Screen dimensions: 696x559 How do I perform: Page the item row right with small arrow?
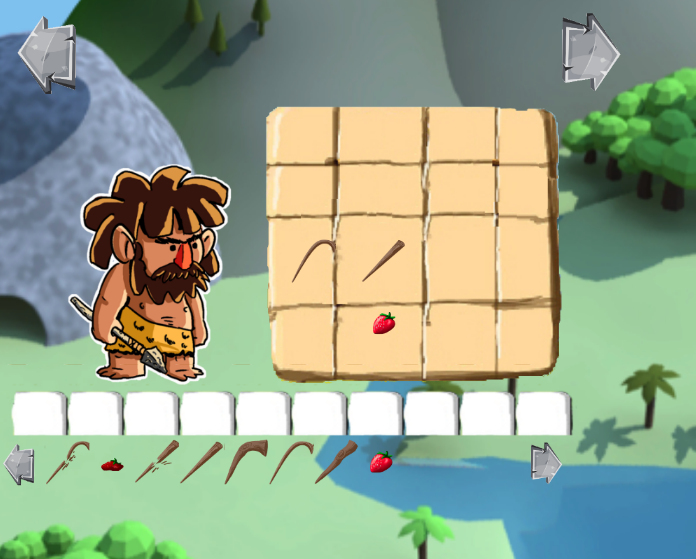pyautogui.click(x=546, y=463)
